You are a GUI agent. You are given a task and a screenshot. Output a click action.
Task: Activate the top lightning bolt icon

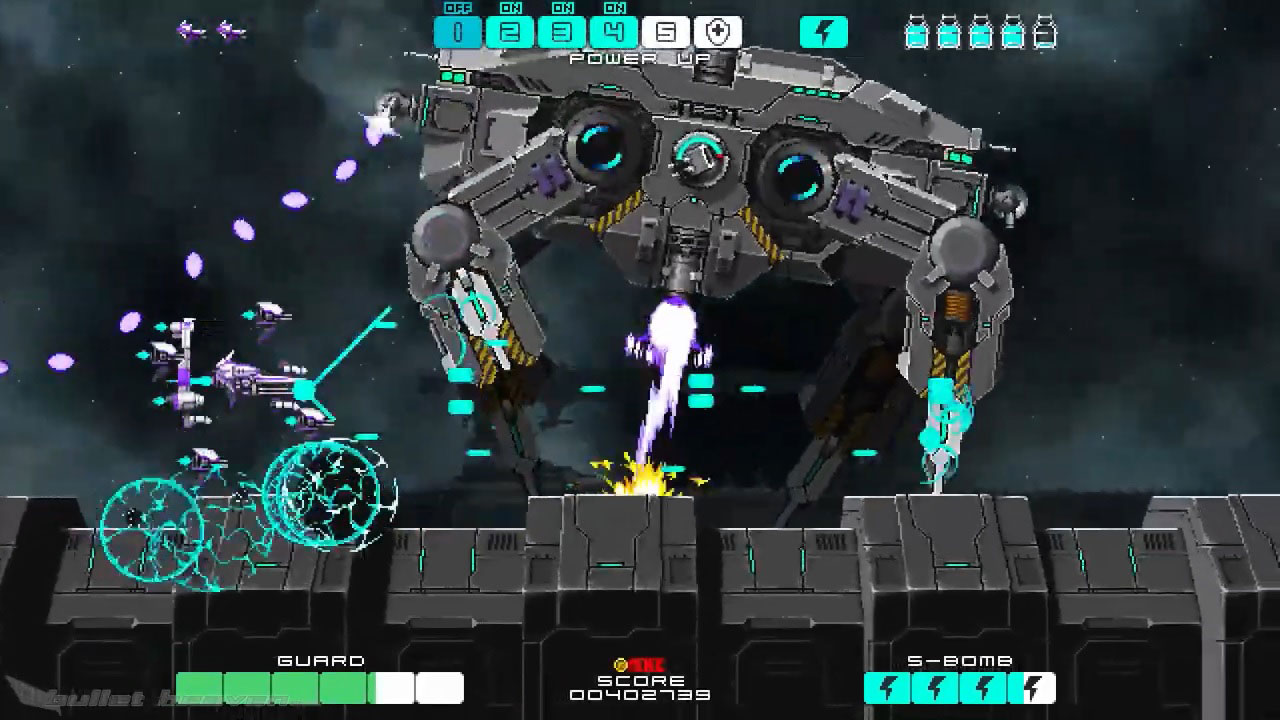point(824,32)
